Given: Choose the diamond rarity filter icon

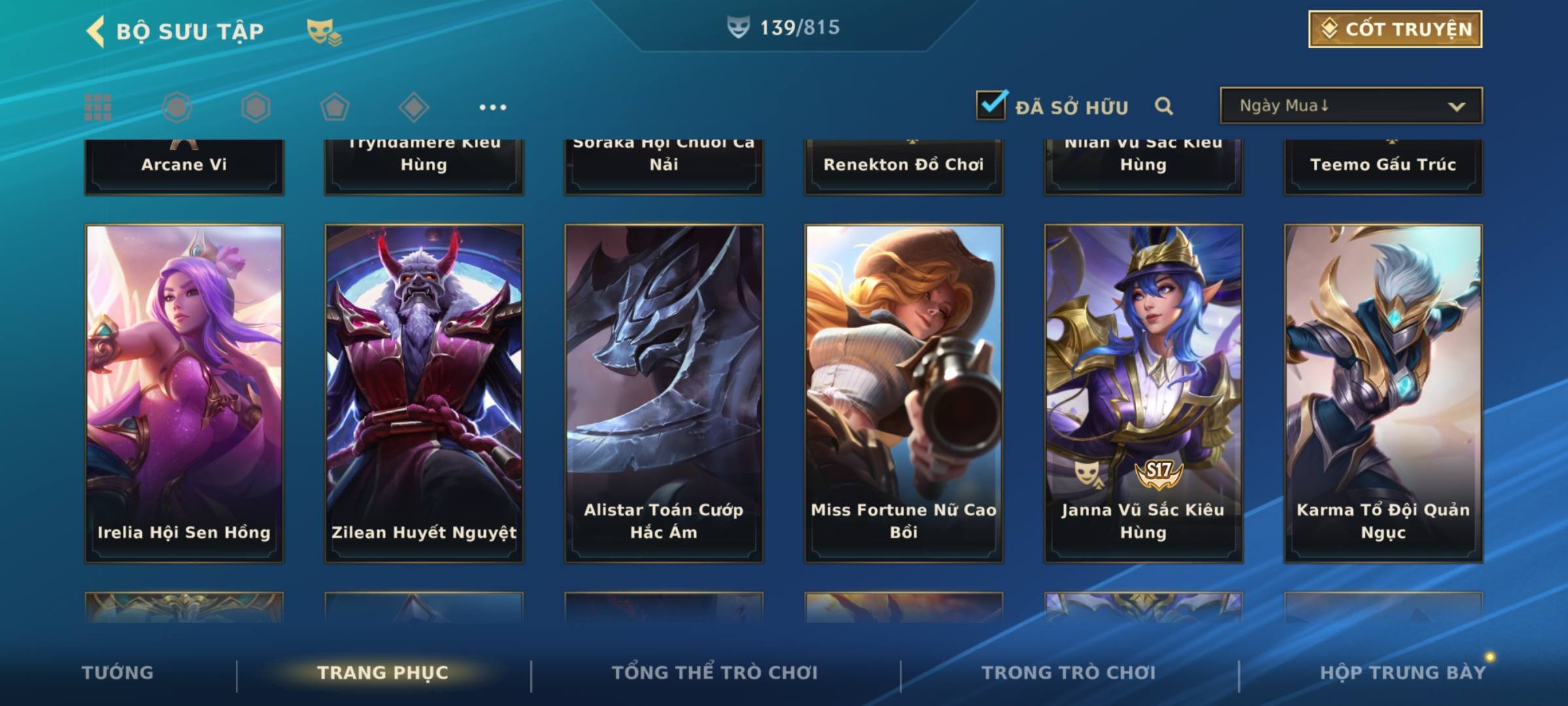Looking at the screenshot, I should [414, 107].
